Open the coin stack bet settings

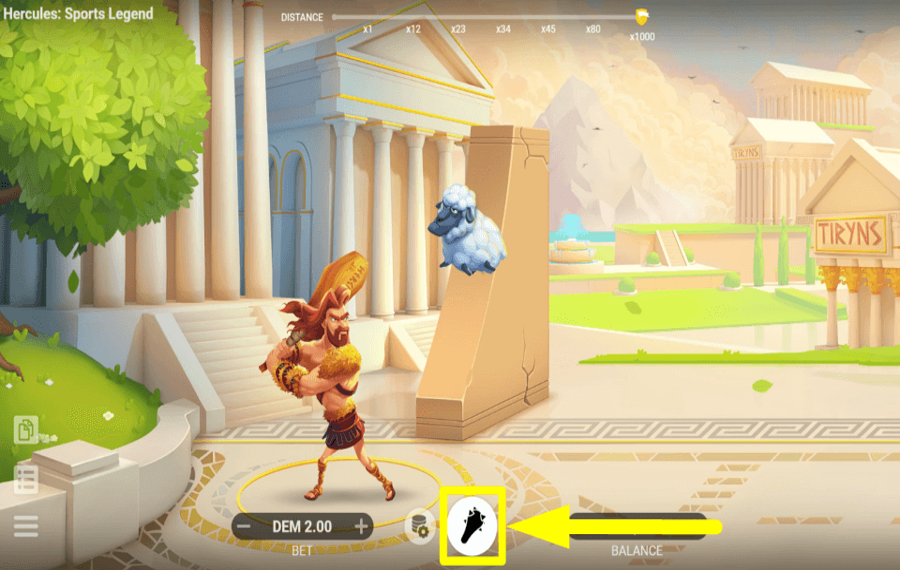coord(419,525)
